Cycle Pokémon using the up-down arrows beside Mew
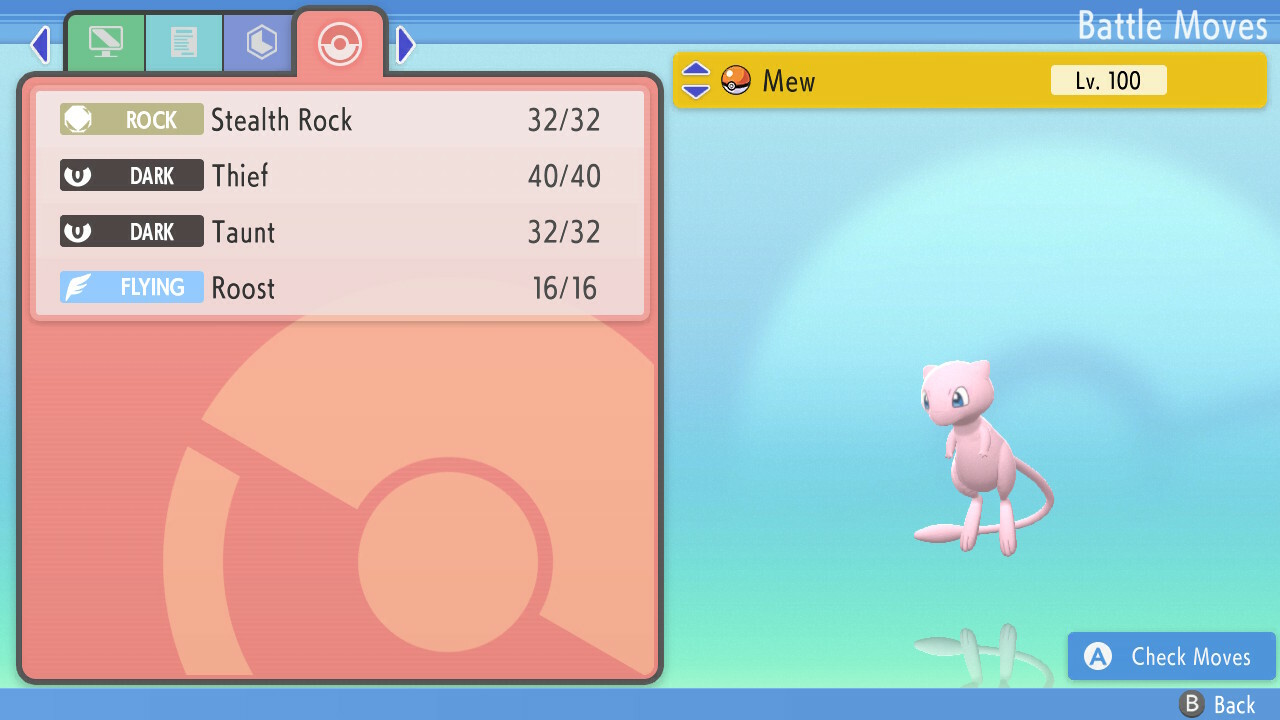The width and height of the screenshot is (1280, 720). pos(696,81)
